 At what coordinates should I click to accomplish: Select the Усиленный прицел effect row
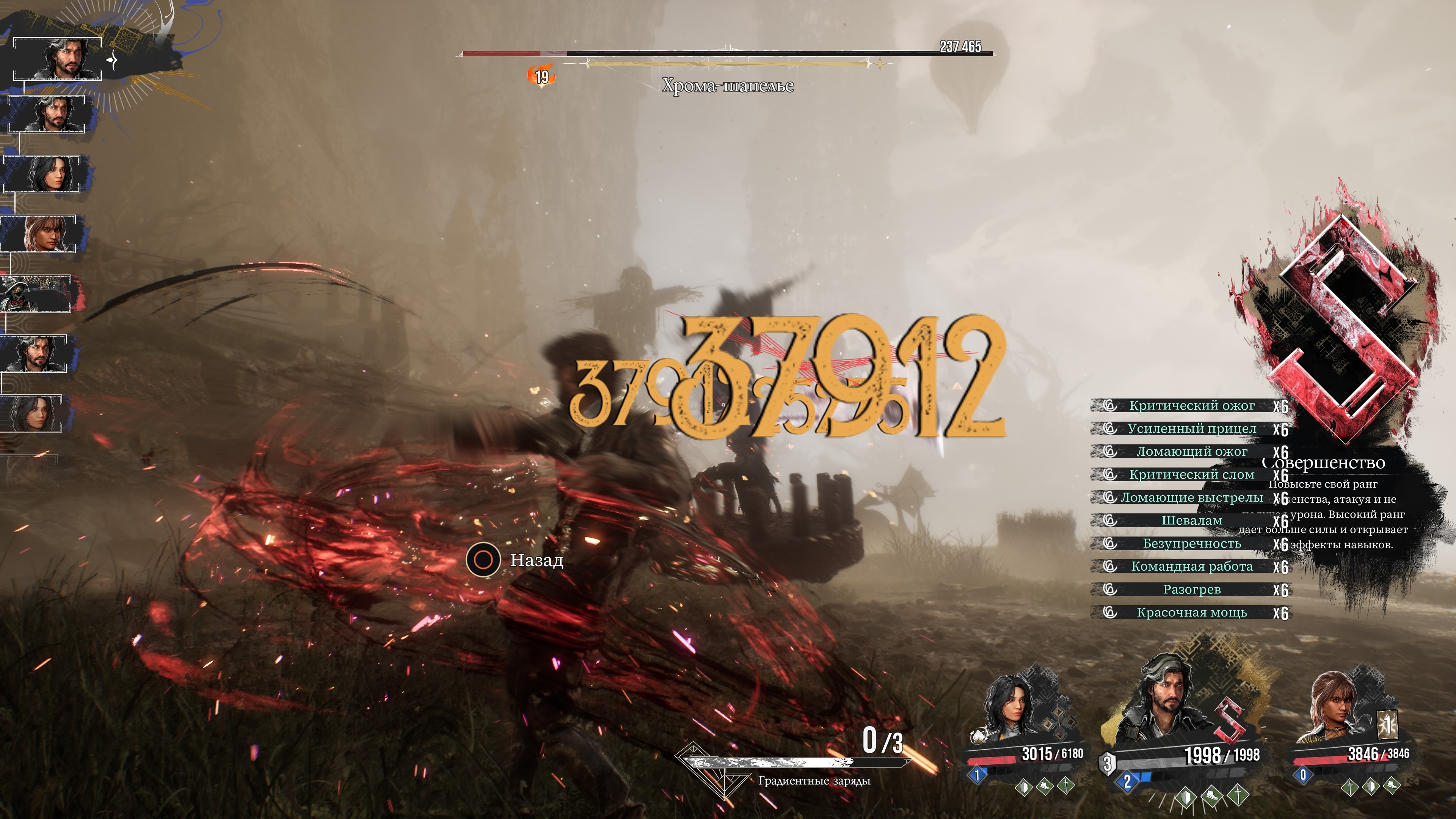(x=1191, y=429)
